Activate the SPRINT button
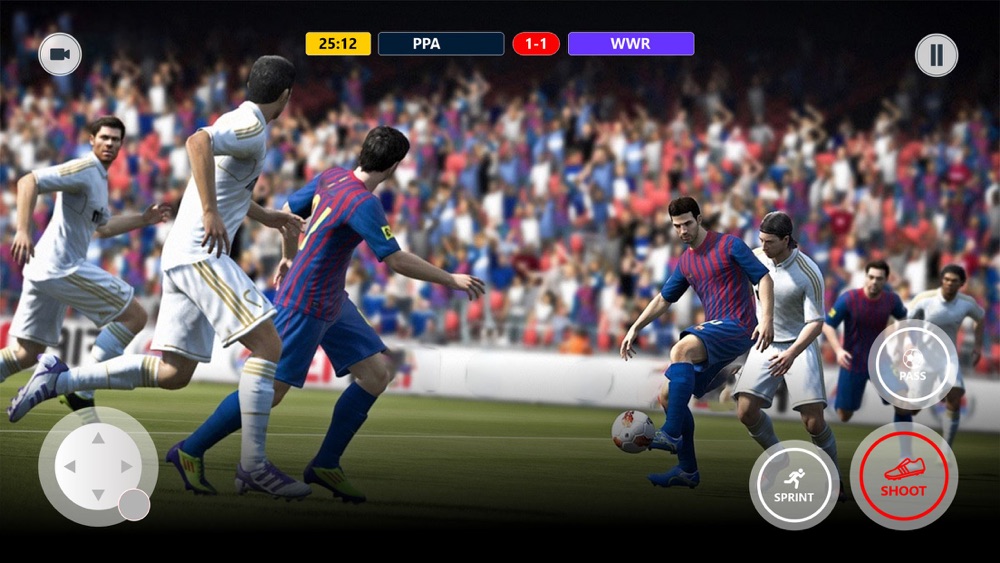1000x563 pixels. [794, 485]
